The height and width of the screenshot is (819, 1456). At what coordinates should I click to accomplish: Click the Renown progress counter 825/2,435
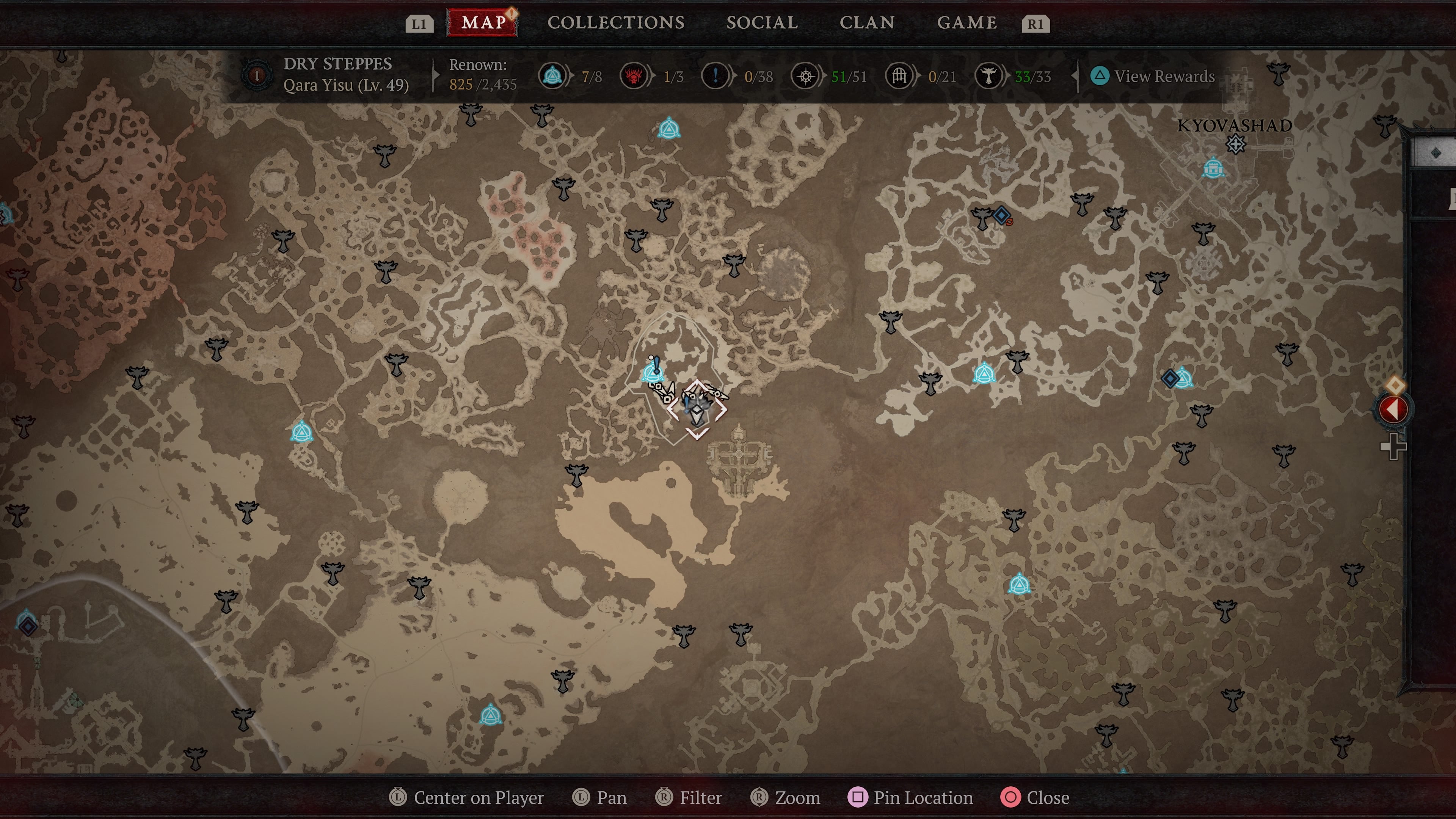[x=480, y=79]
